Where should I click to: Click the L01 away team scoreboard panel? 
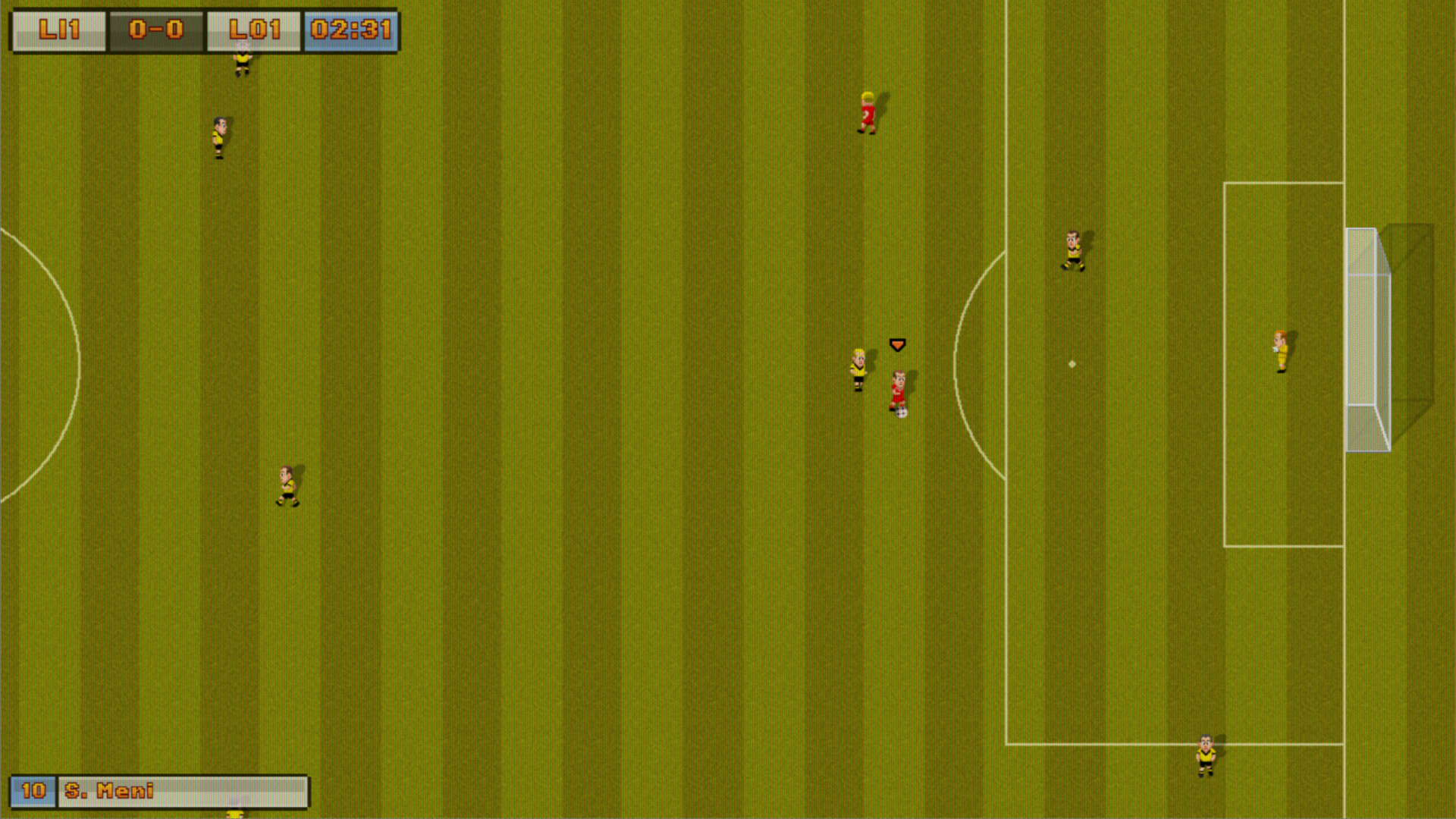point(253,30)
